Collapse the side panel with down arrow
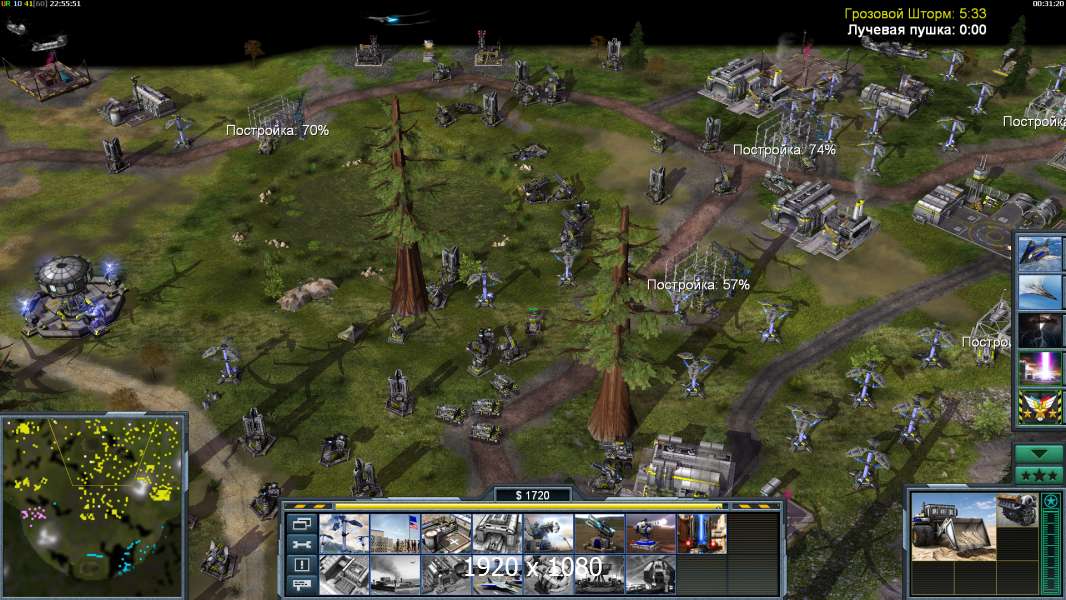The height and width of the screenshot is (600, 1066). 1039,453
